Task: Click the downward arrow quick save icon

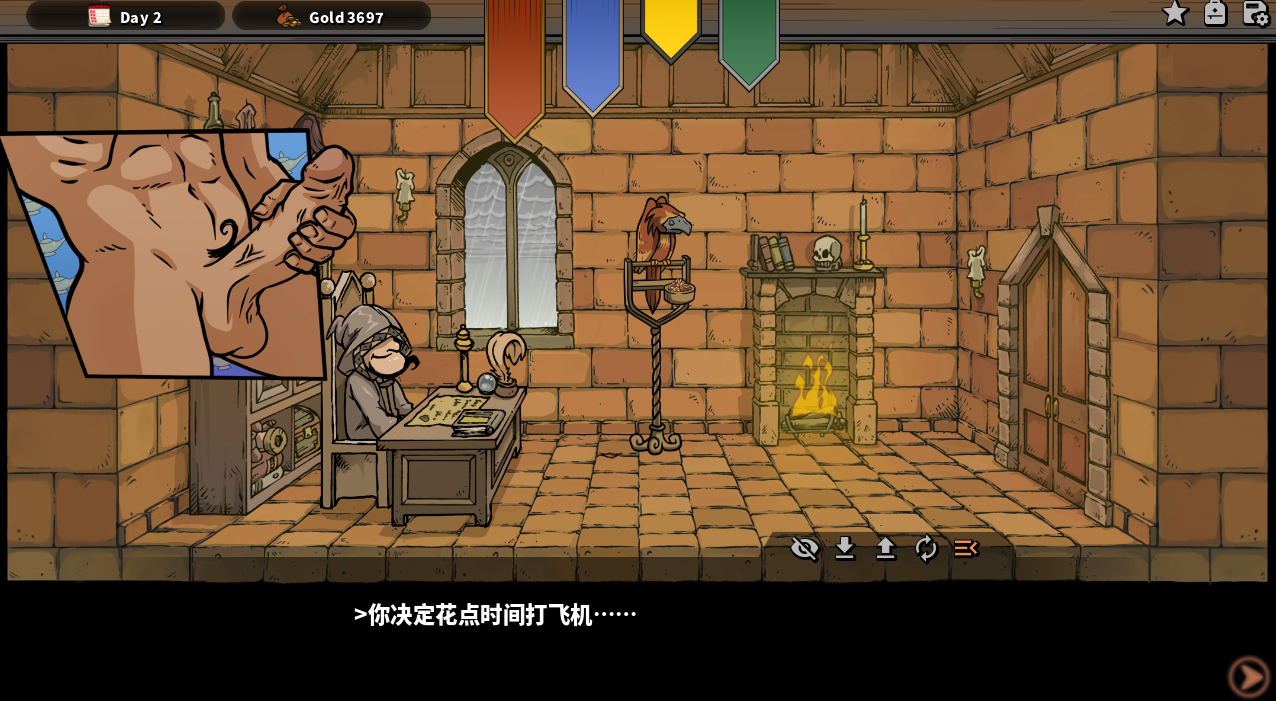Action: (x=845, y=548)
